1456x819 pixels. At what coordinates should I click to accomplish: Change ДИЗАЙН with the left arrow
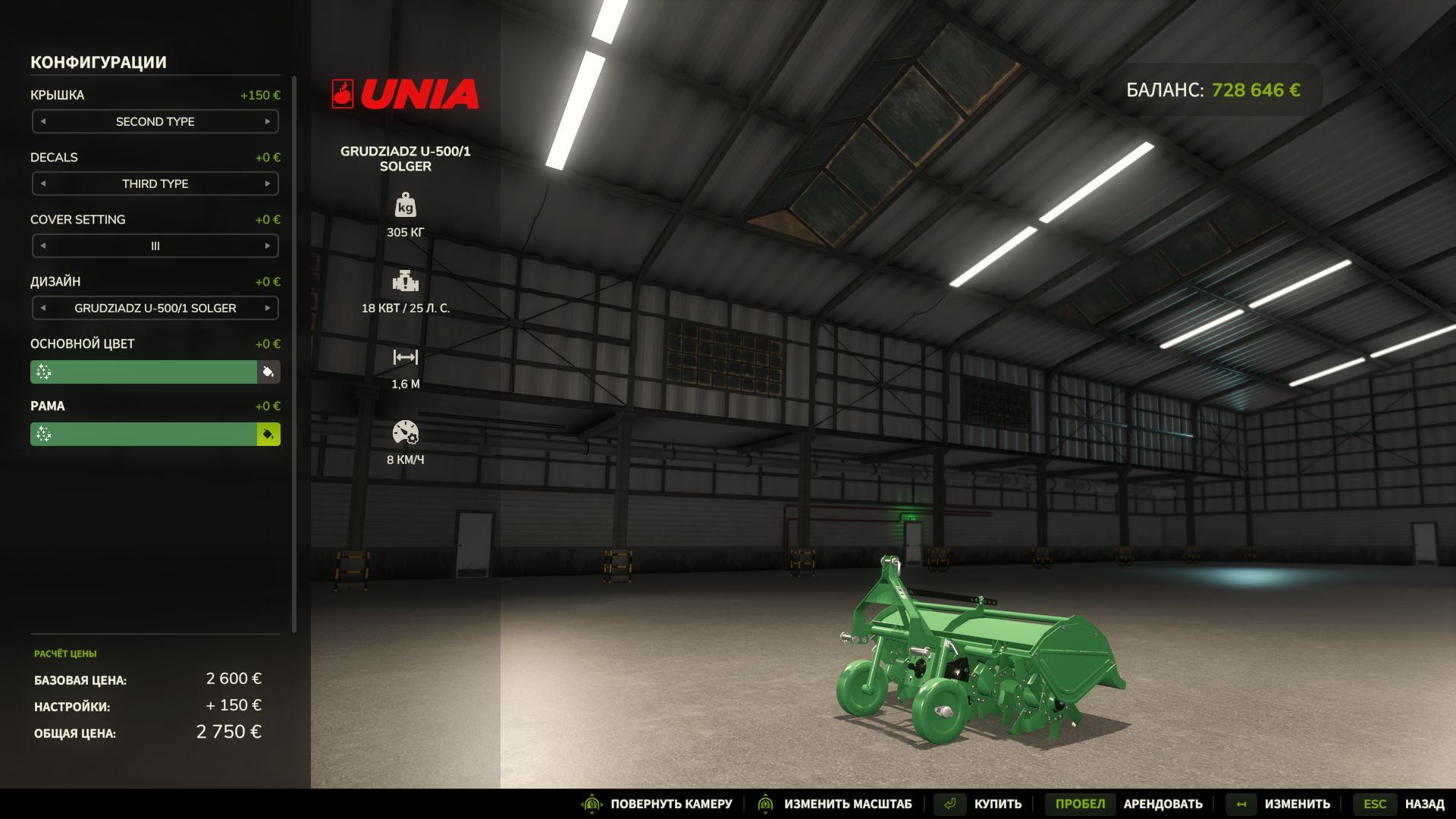coord(43,308)
